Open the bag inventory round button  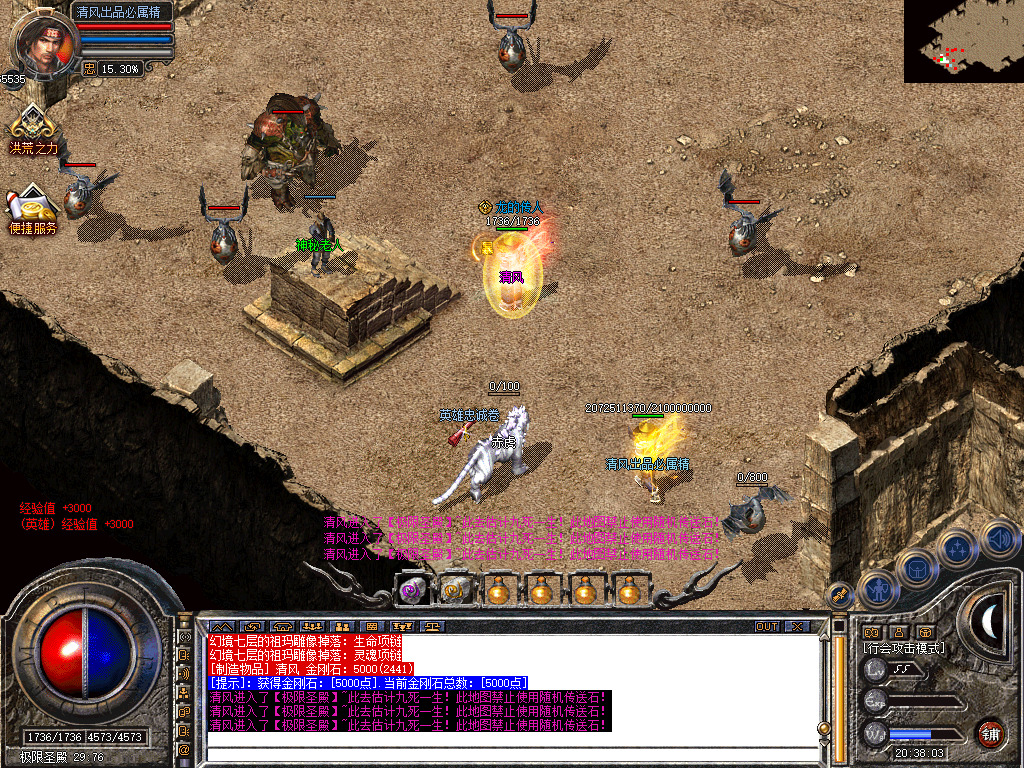(x=918, y=569)
